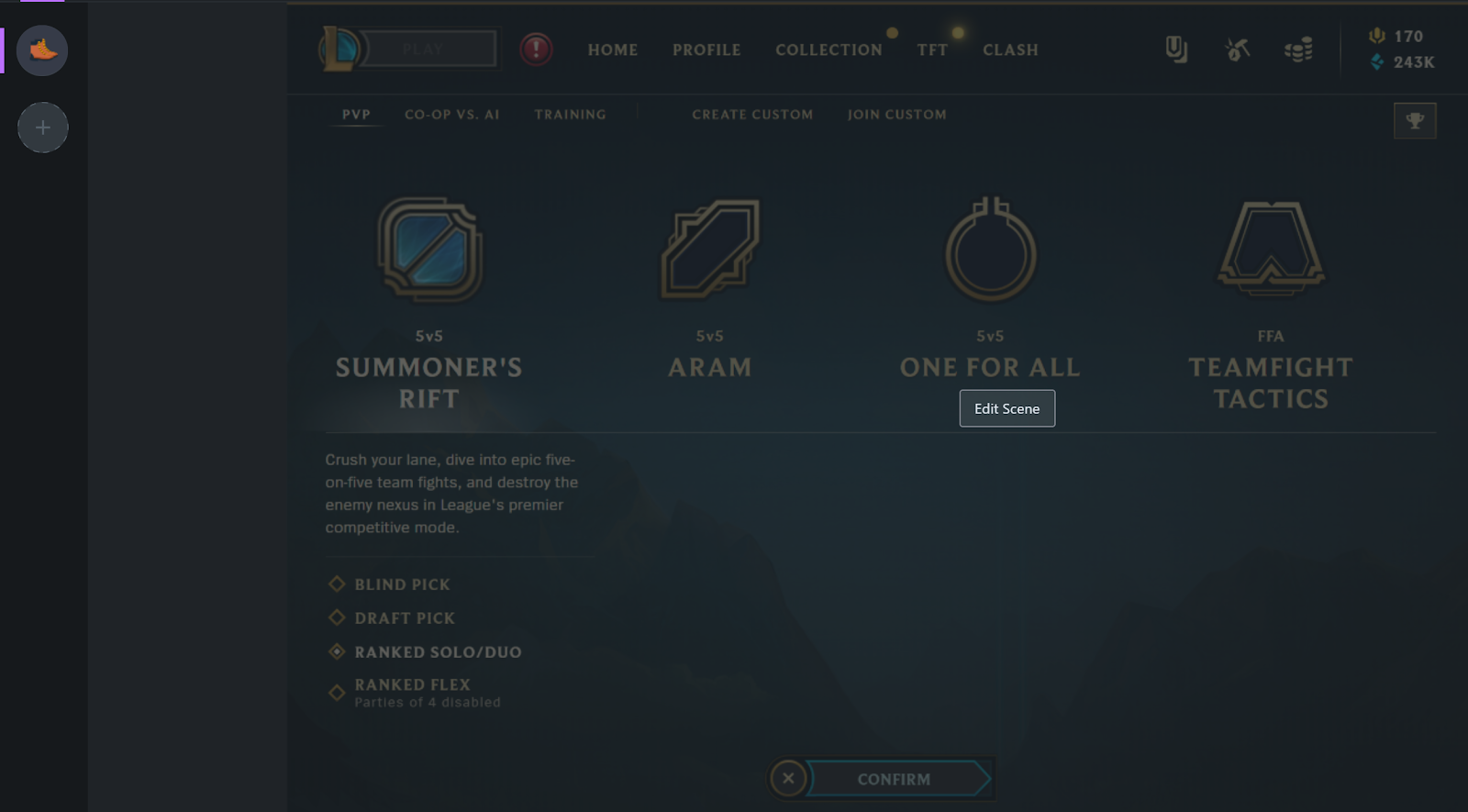
Task: Open the COLLECTION tab
Action: [828, 50]
